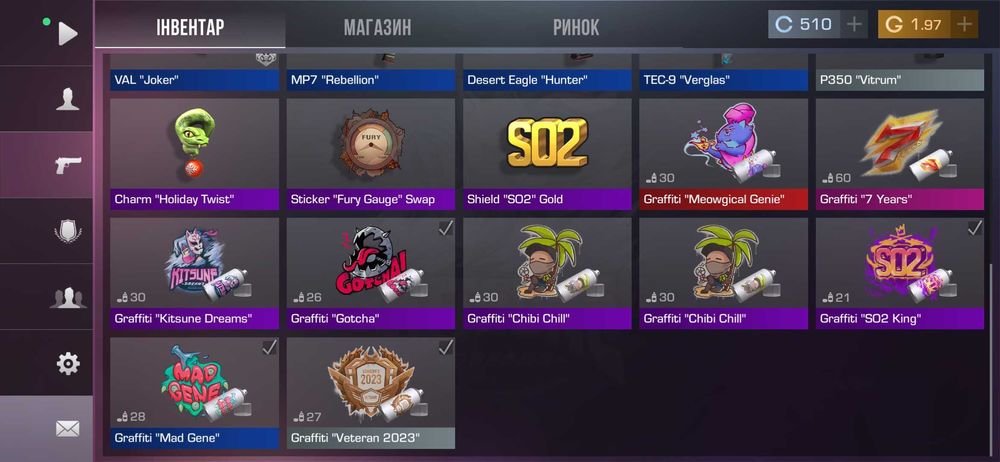Open the player profile sidebar icon
Viewport: 1000px width, 462px height.
click(67, 99)
